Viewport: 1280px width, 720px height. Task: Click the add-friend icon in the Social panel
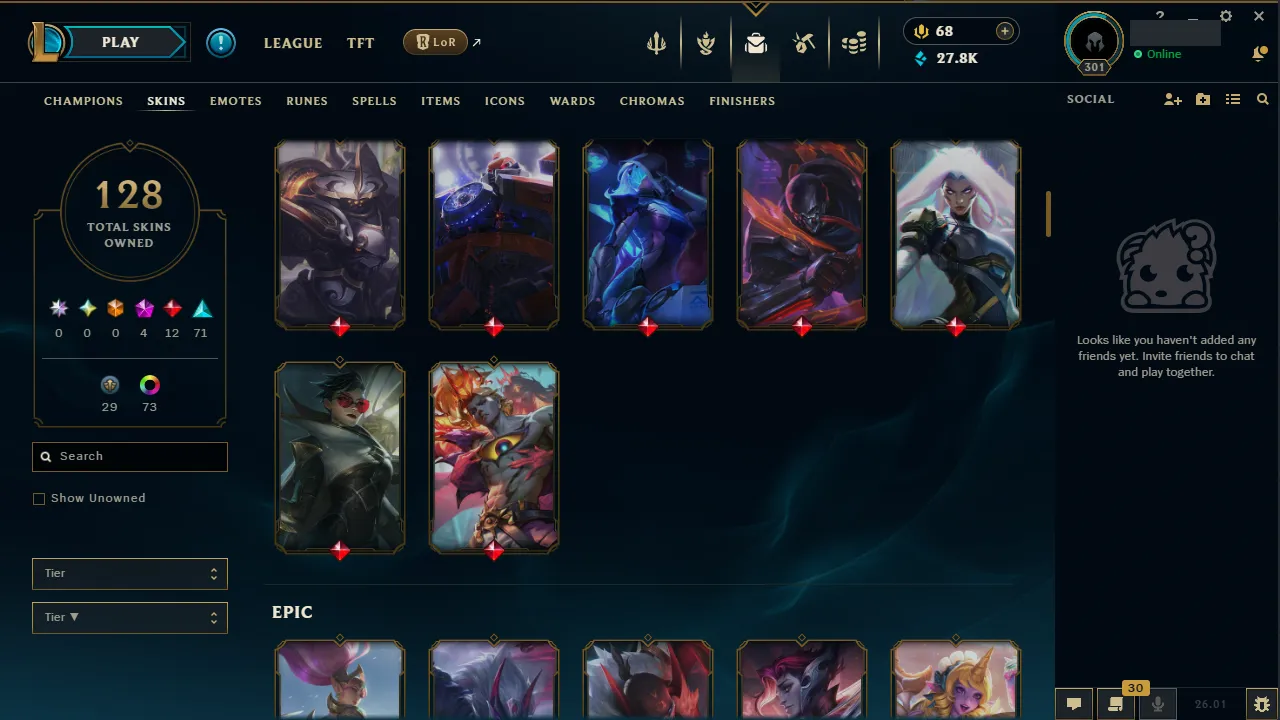[1172, 99]
